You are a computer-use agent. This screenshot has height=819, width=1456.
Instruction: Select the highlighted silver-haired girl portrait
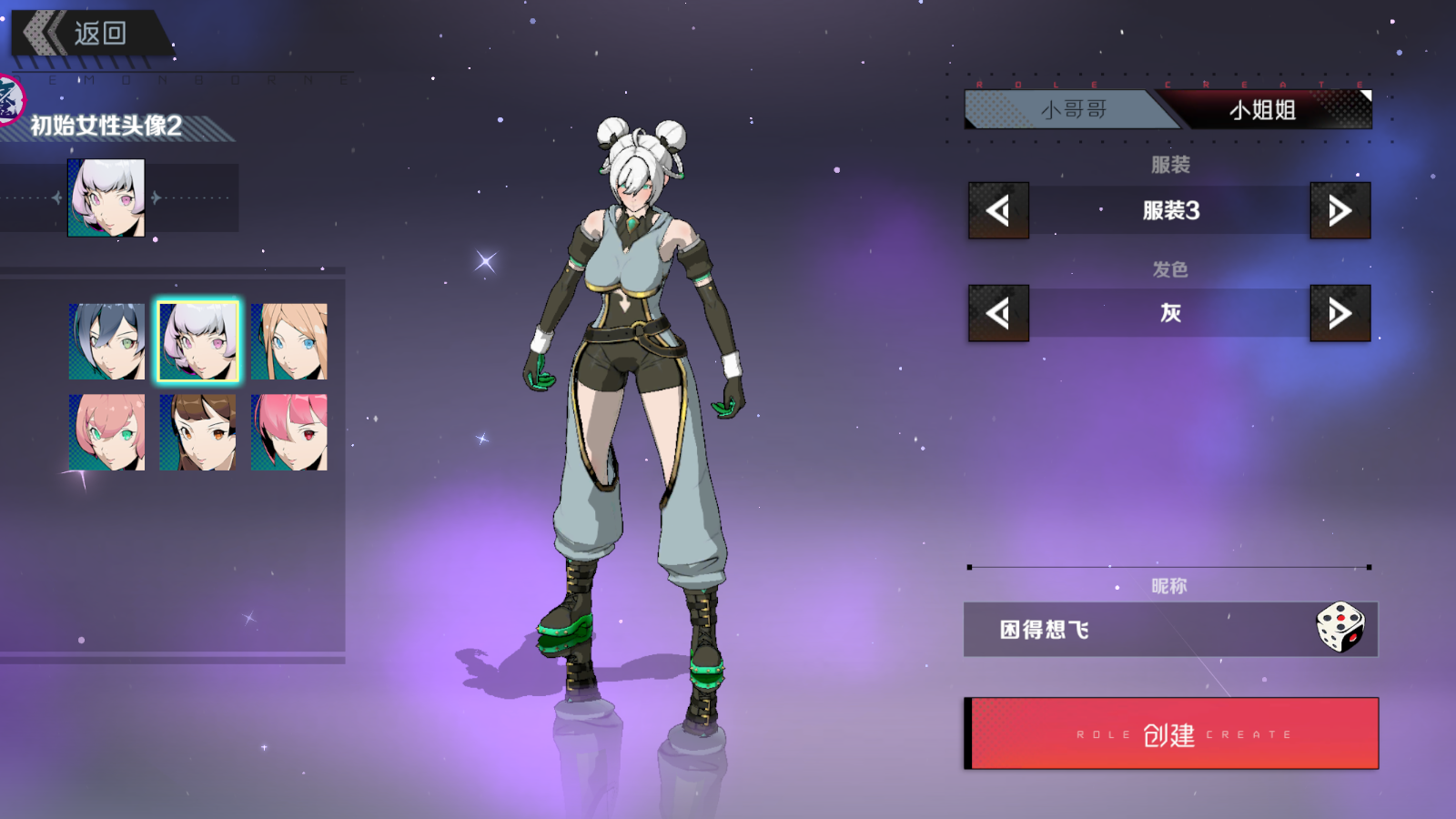[197, 341]
